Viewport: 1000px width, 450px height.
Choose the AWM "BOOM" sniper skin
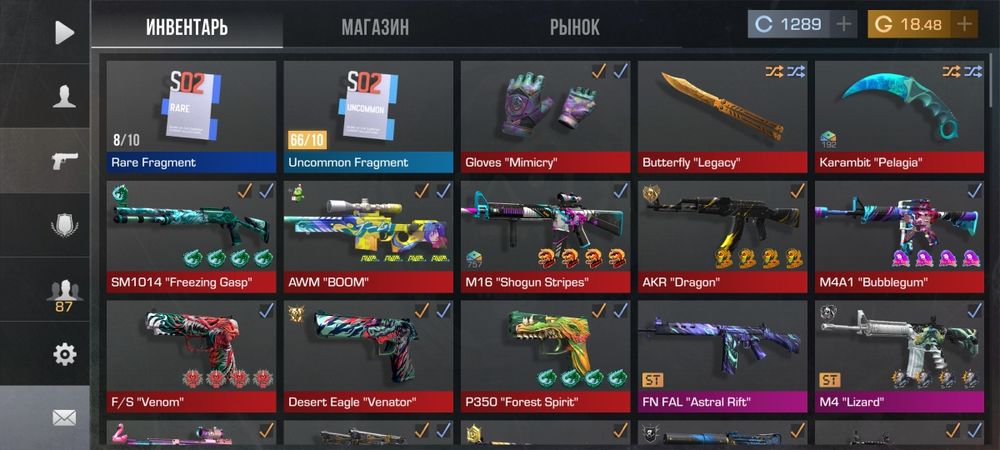(367, 236)
